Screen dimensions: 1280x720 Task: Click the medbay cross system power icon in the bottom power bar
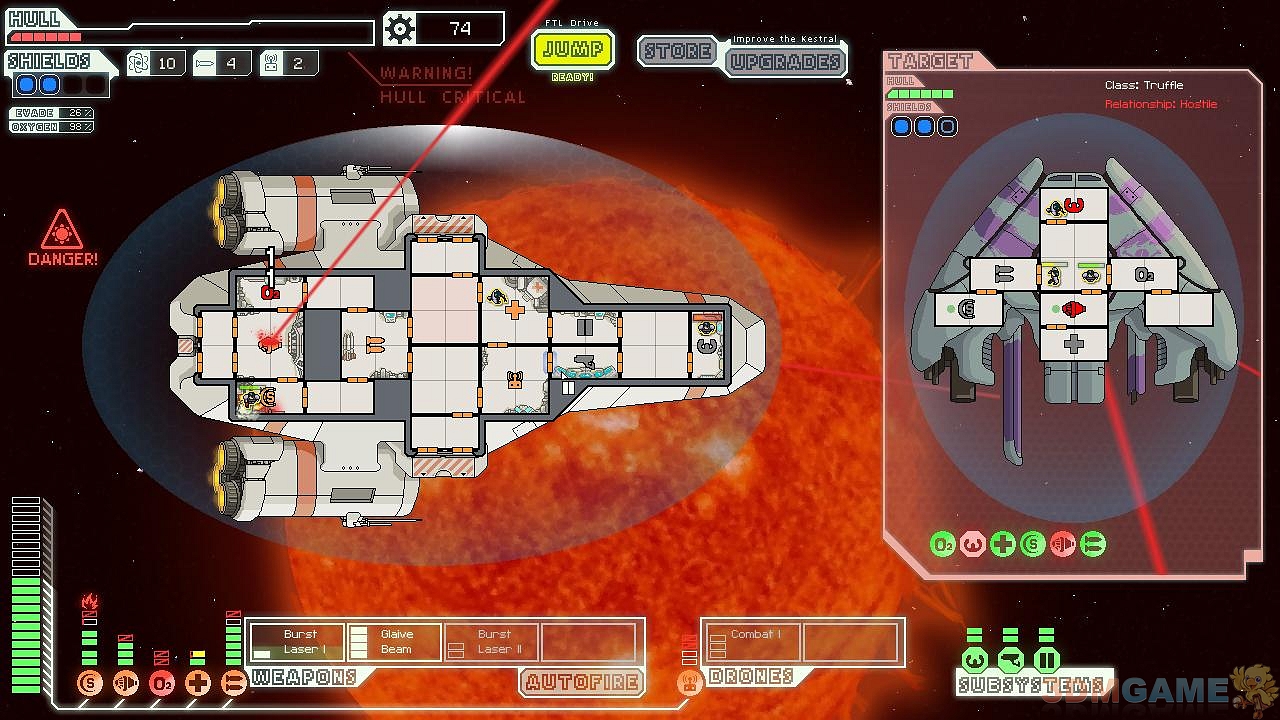tap(198, 684)
